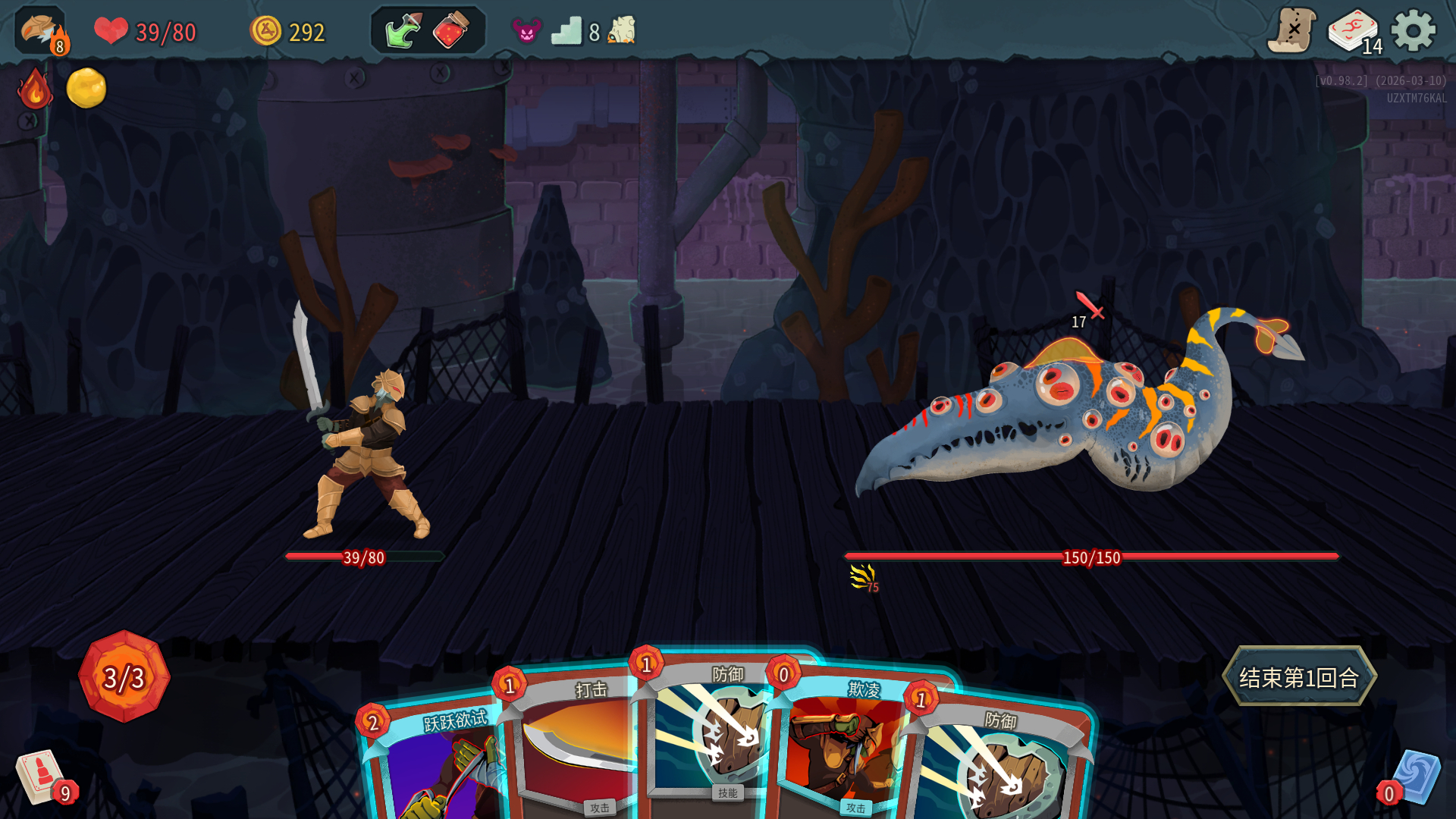This screenshot has width=1456, height=819.
Task: End turn 1 with the 结束第1回合 button
Action: tap(1299, 676)
